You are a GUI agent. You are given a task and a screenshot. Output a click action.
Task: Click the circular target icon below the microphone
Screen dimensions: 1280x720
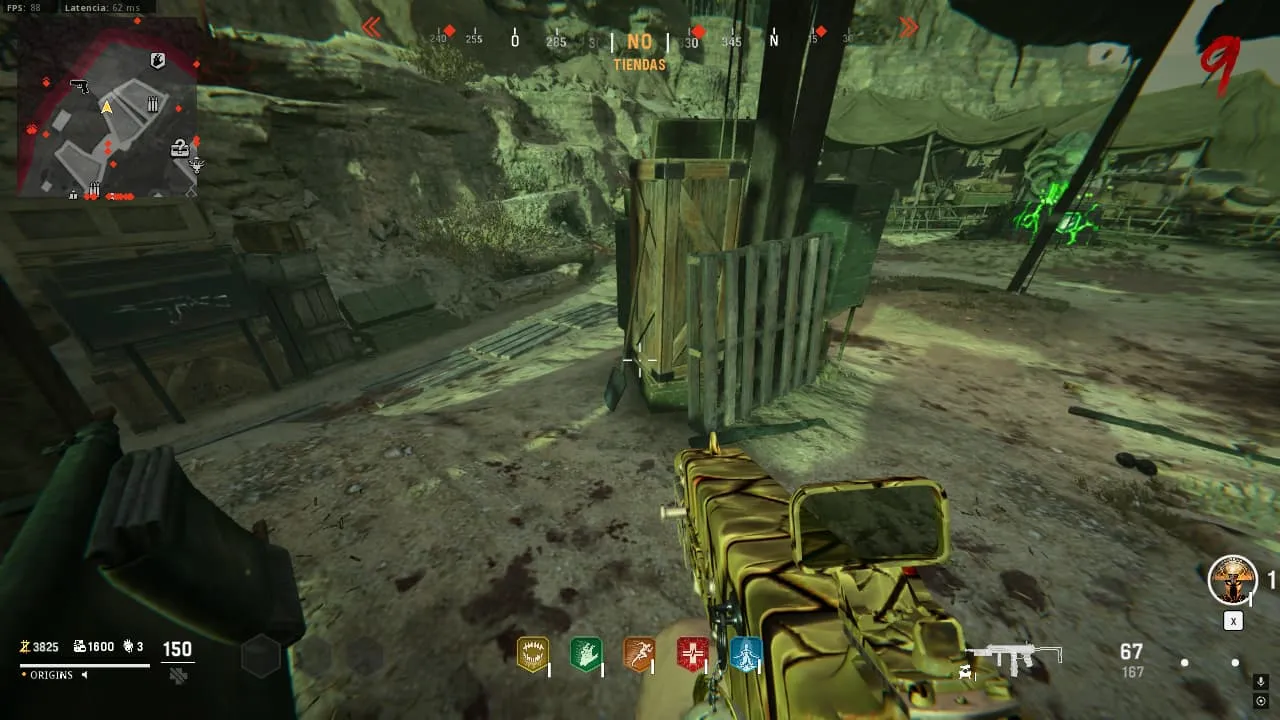pos(1260,700)
